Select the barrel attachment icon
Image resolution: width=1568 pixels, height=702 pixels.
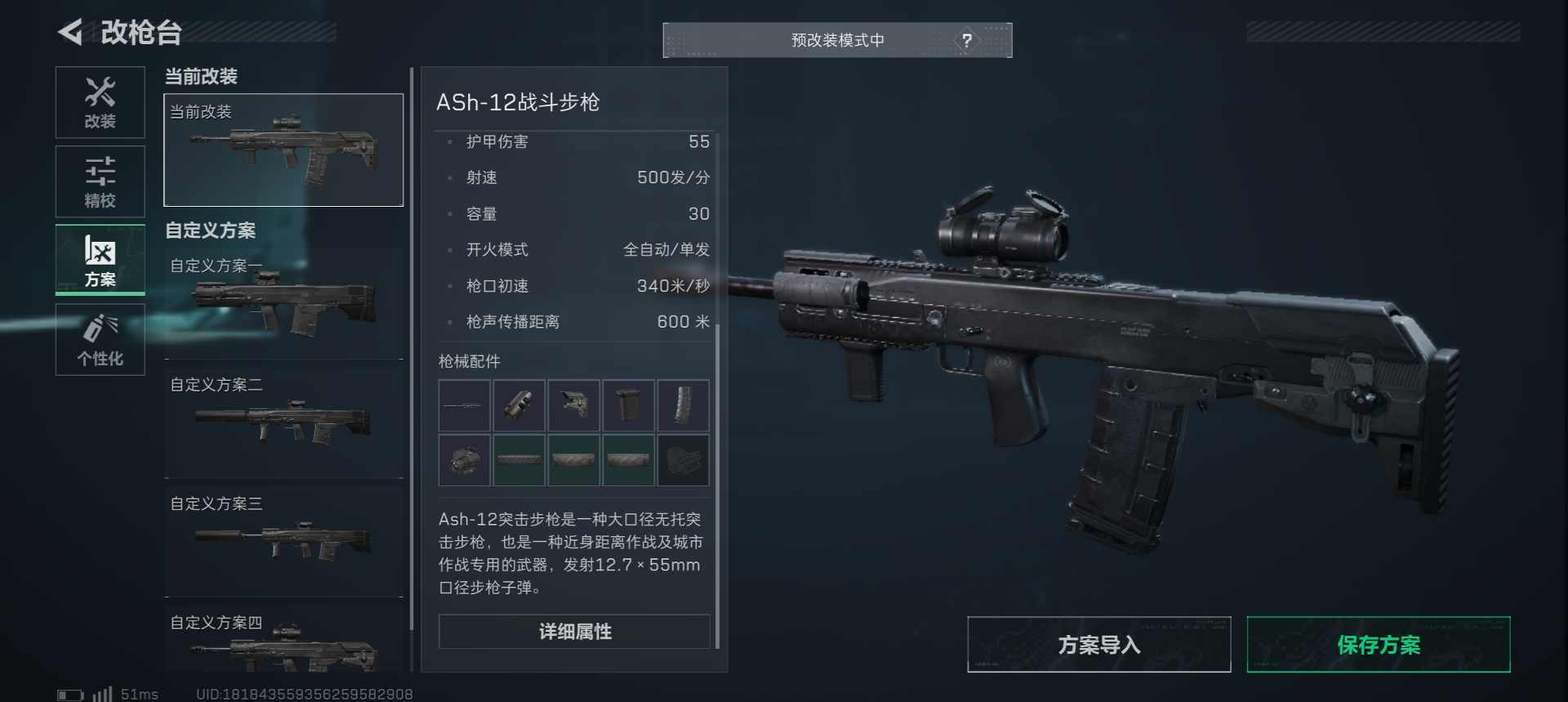click(464, 405)
